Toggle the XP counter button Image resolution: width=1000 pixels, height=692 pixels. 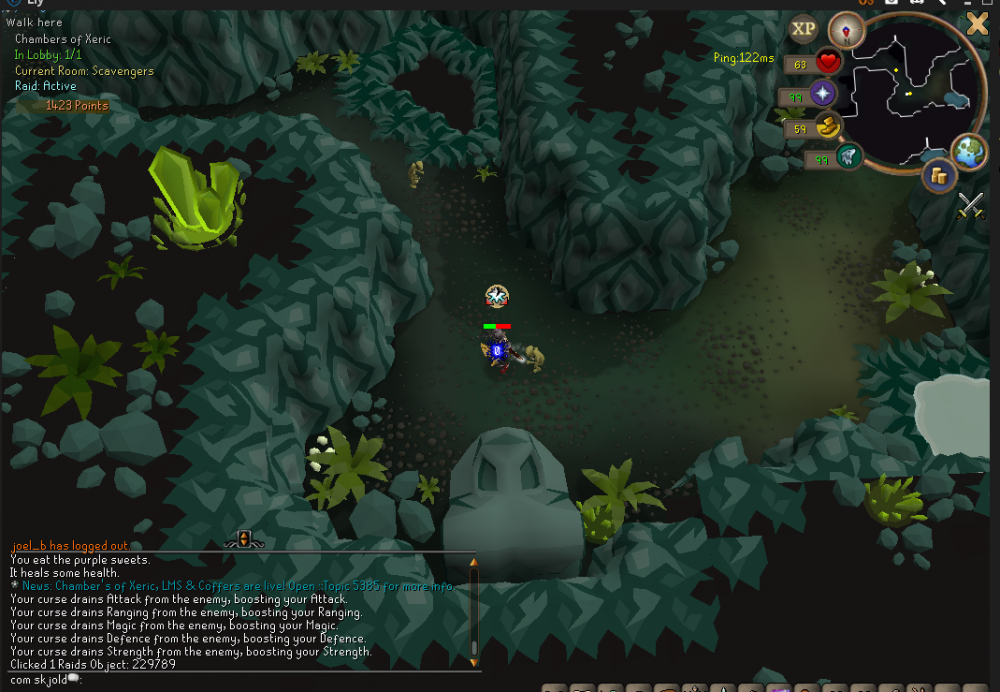[x=804, y=29]
